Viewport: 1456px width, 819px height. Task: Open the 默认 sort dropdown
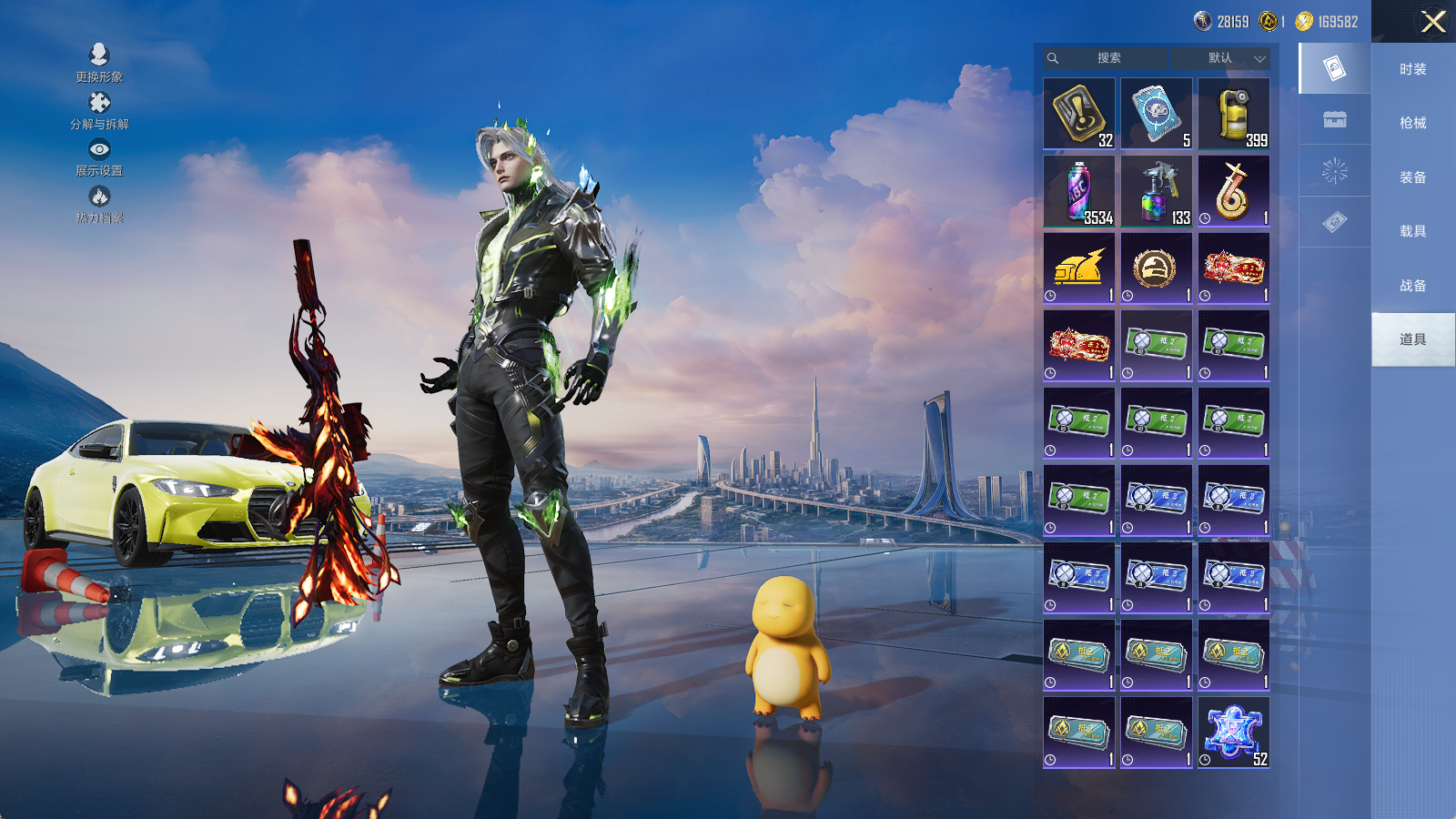[x=1233, y=58]
